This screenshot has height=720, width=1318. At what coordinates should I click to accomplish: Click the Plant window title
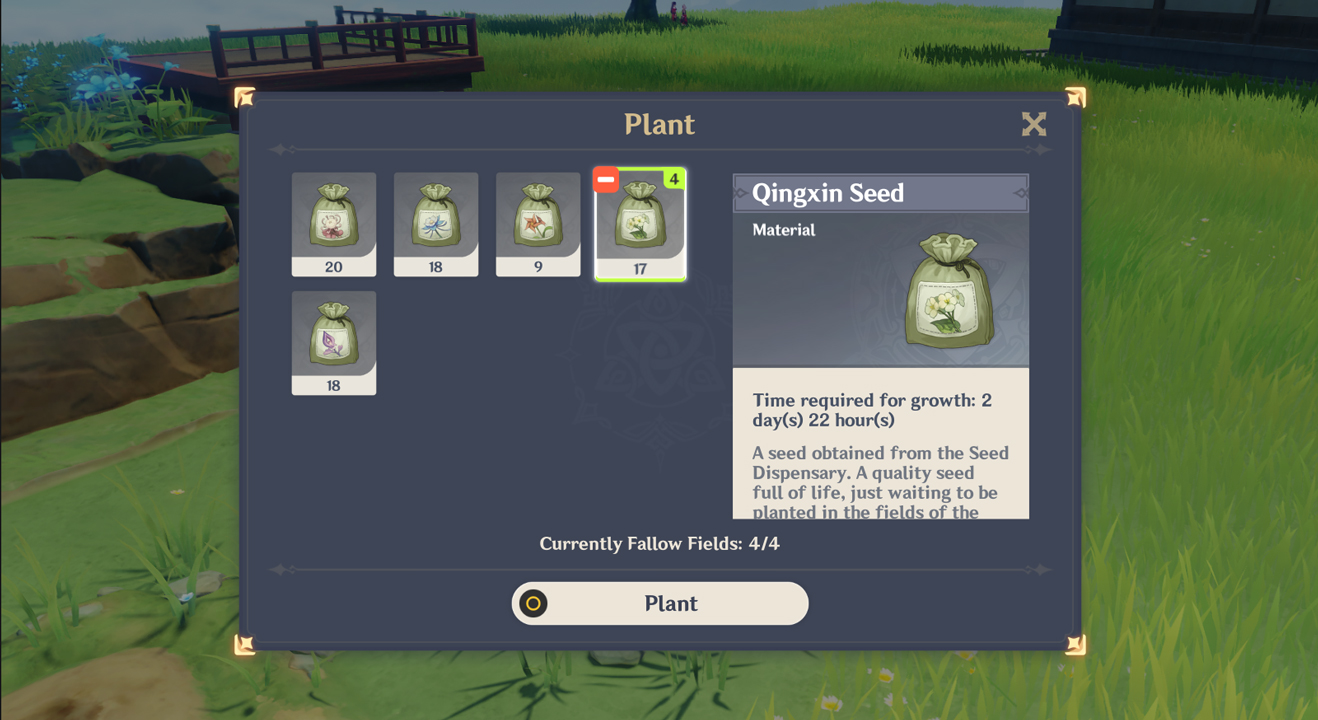pos(659,124)
